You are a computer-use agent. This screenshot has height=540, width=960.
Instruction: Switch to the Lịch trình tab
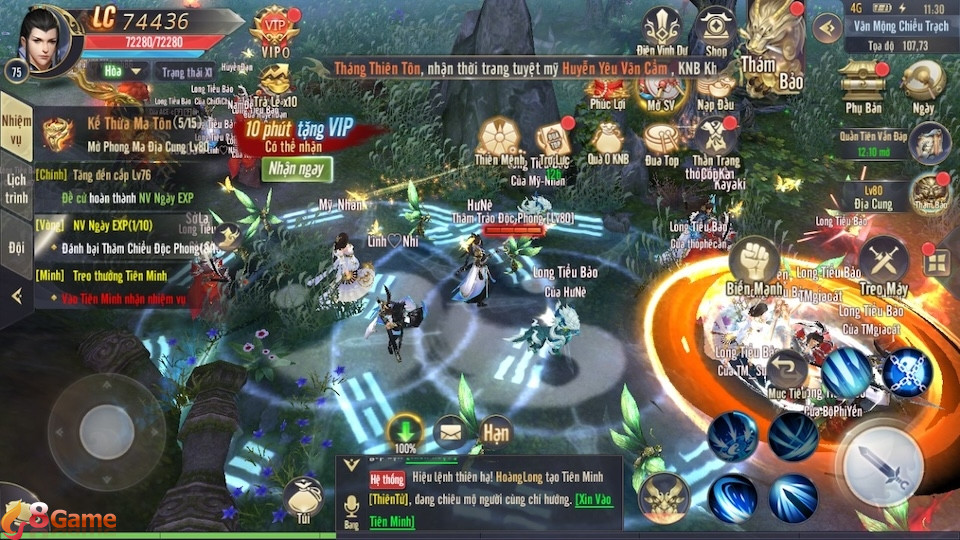[x=16, y=188]
